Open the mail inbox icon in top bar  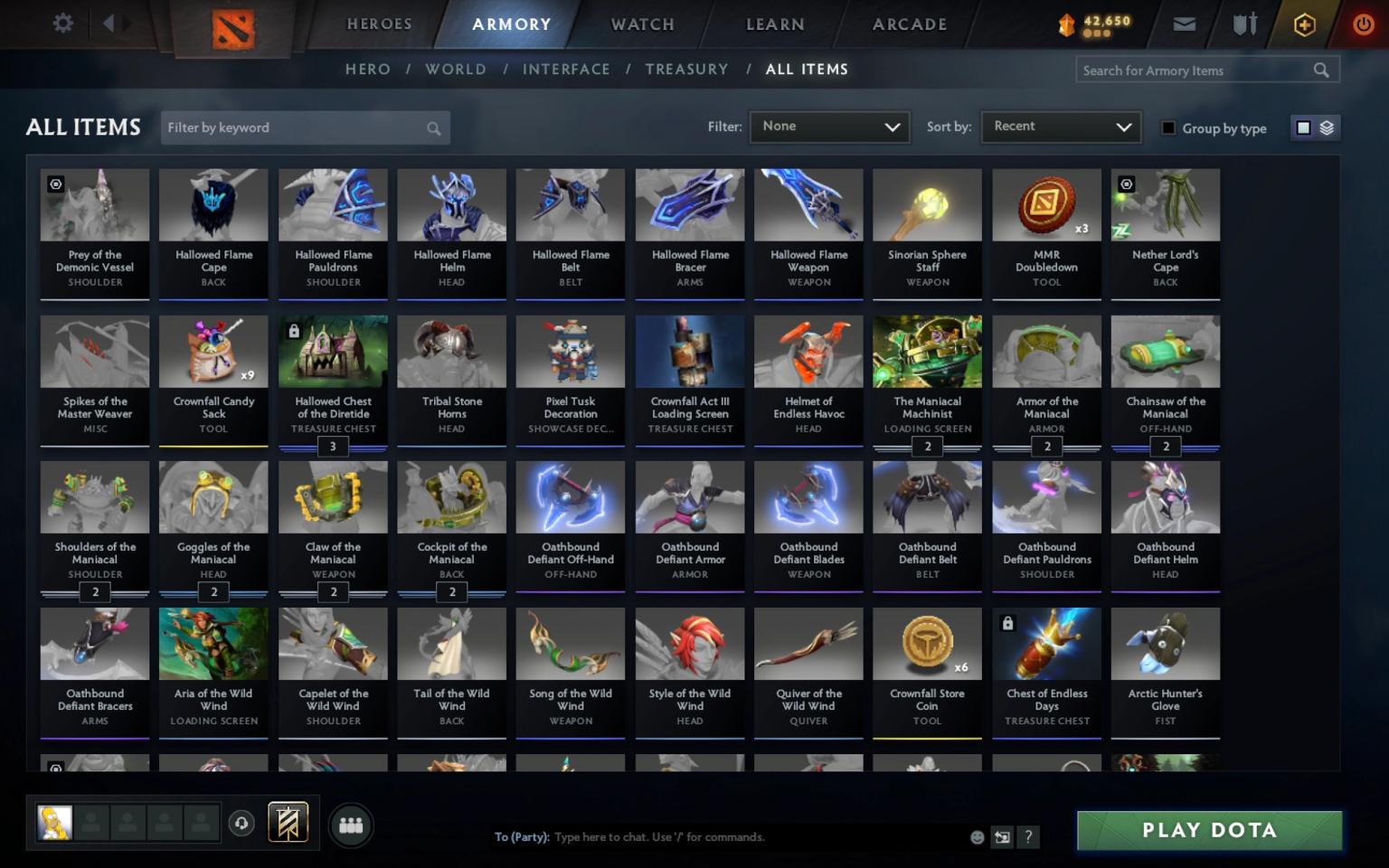1185,24
